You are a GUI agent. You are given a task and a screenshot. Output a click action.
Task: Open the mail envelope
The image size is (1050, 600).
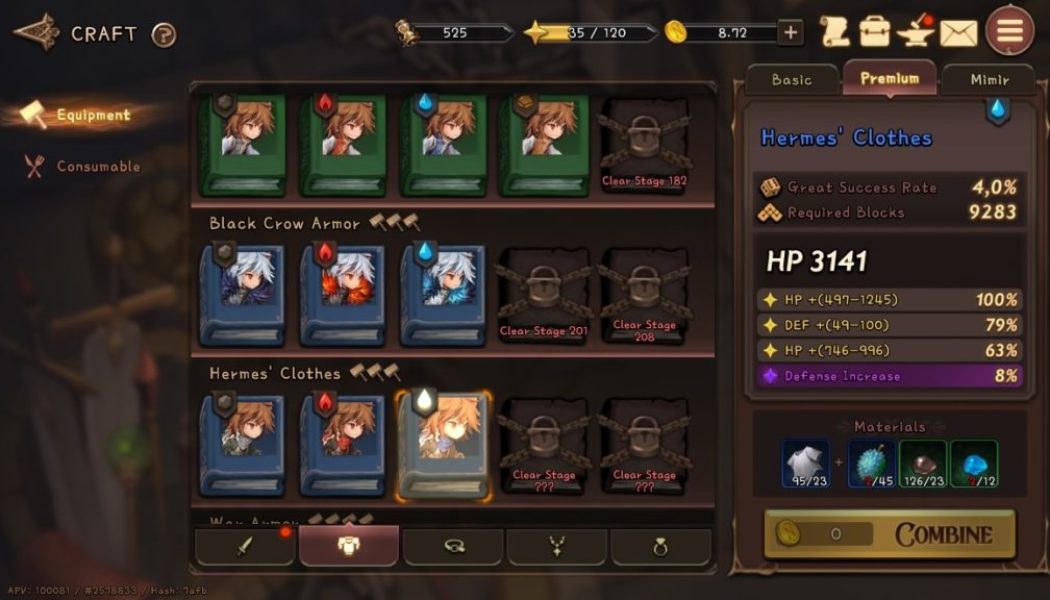coord(958,33)
